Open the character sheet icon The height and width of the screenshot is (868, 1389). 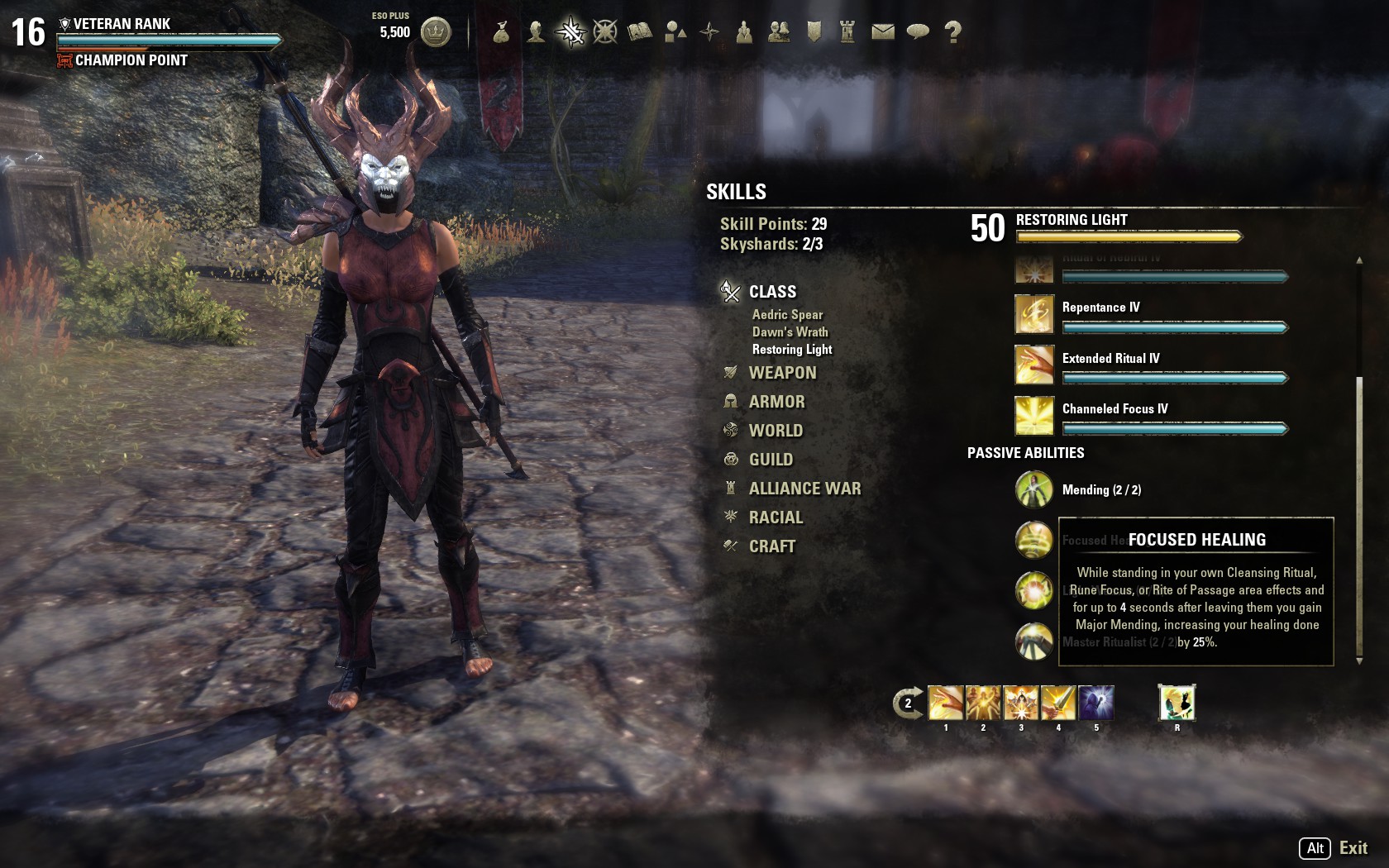coord(536,32)
